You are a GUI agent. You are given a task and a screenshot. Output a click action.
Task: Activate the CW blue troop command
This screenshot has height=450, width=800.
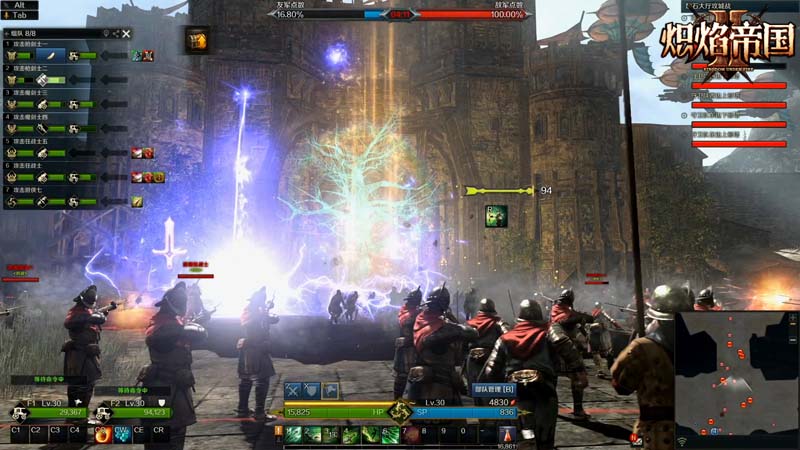(121, 434)
